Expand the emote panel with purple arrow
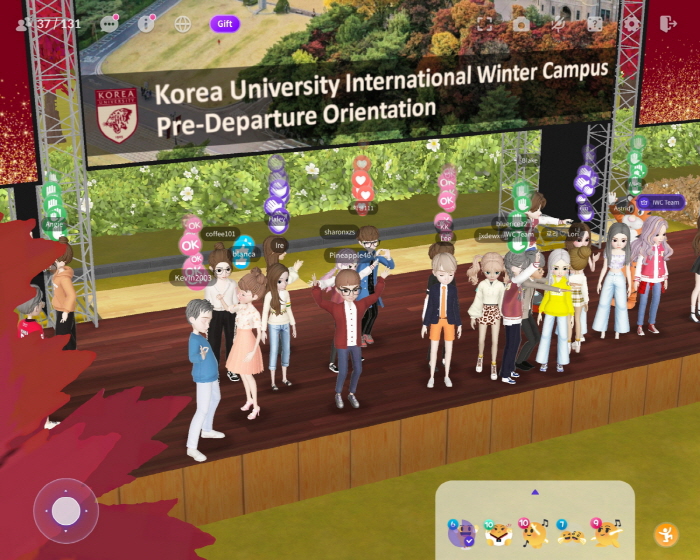Image resolution: width=700 pixels, height=560 pixels. click(x=535, y=492)
